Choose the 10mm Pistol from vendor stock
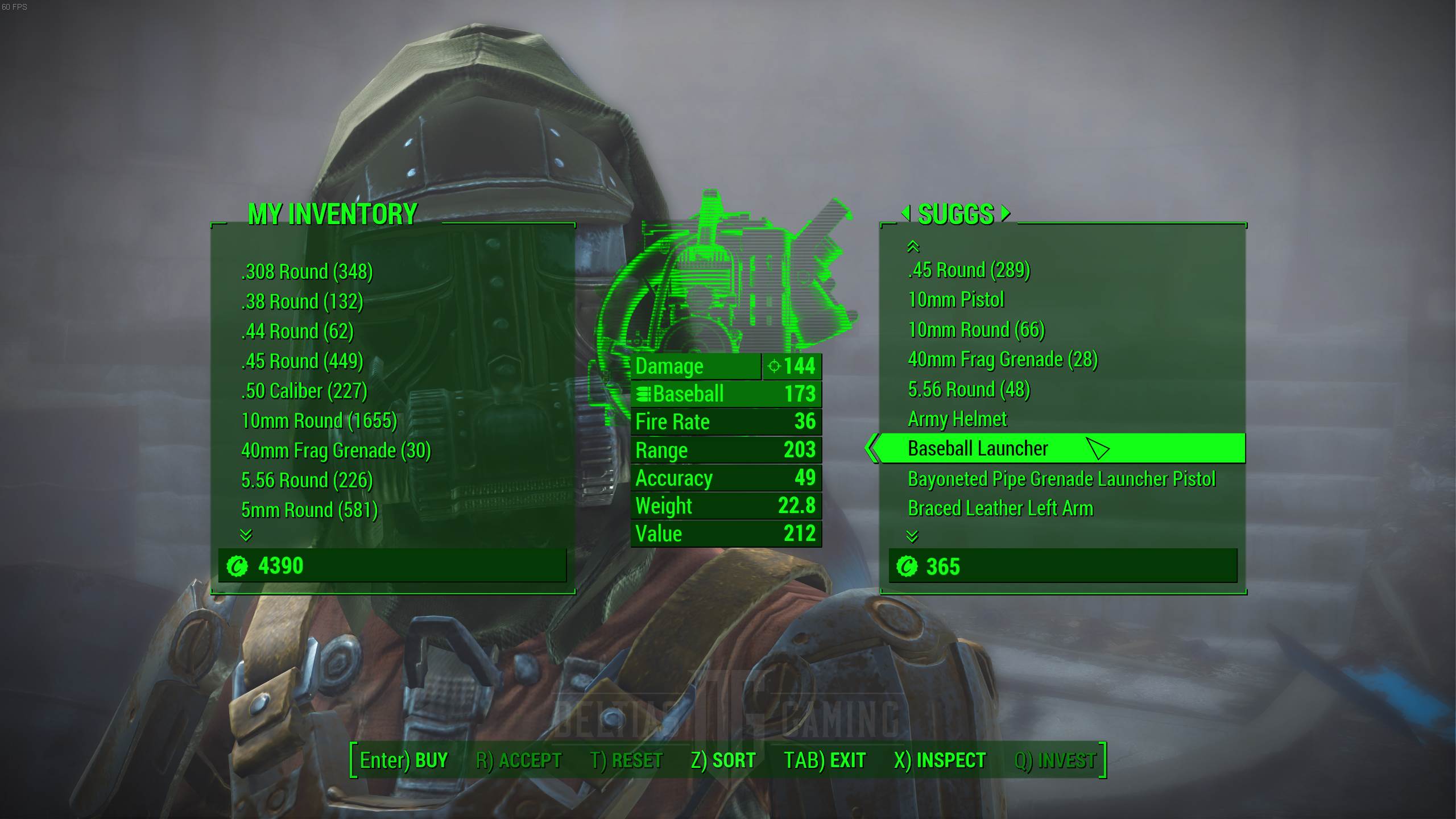Viewport: 1456px width, 819px height. 955,300
